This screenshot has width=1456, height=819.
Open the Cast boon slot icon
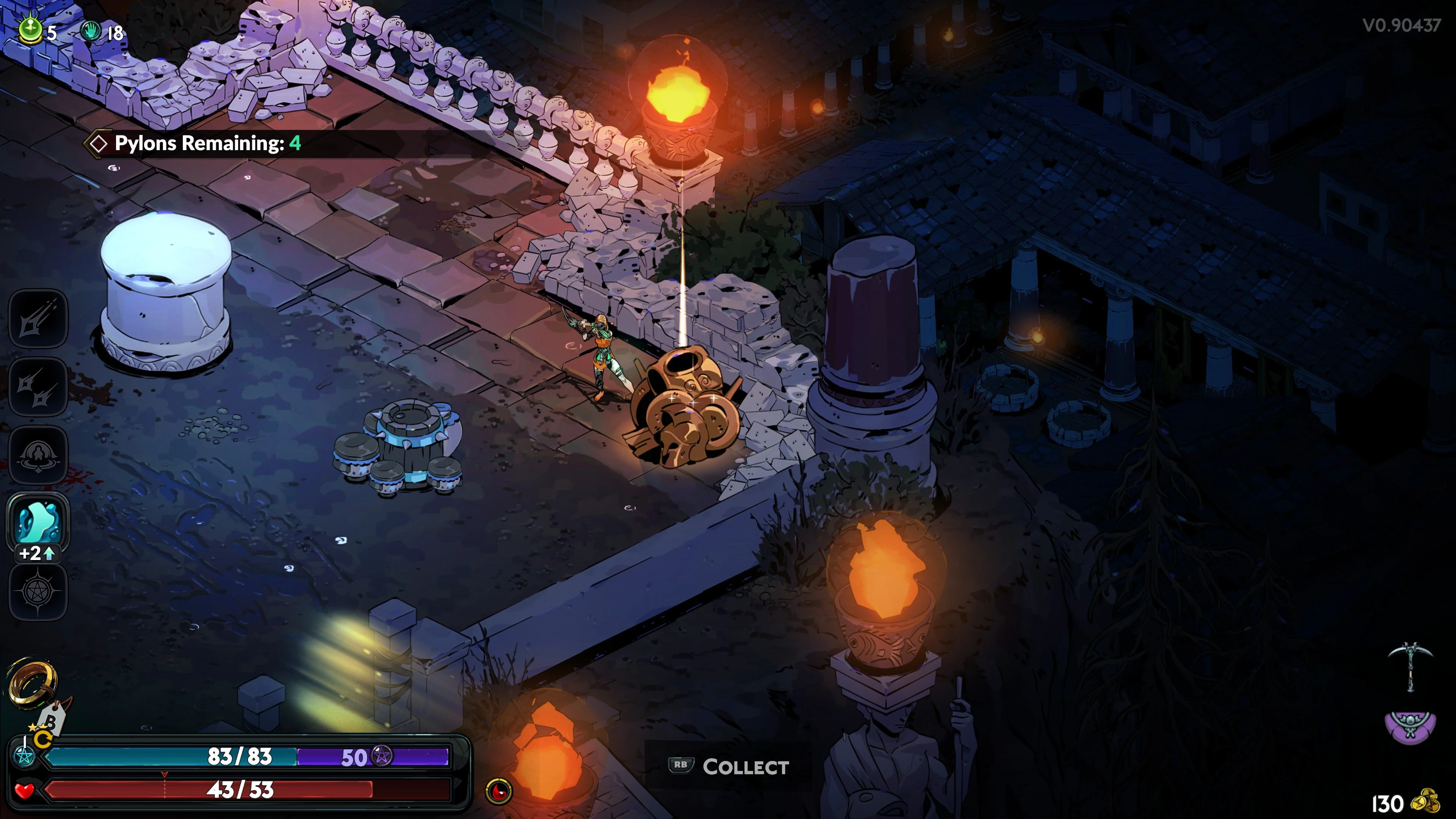click(38, 455)
